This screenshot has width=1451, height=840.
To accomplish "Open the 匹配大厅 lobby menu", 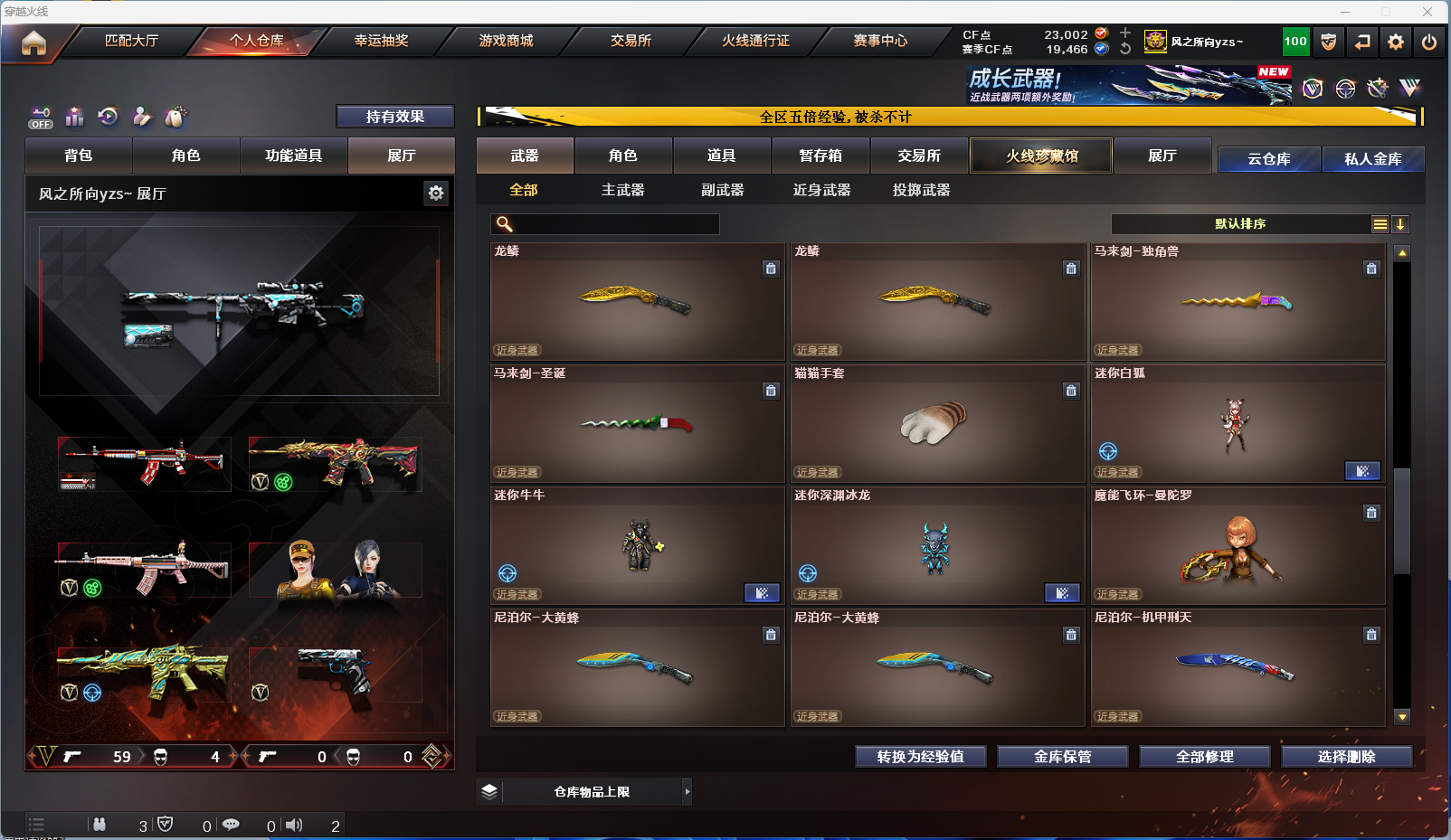I will click(x=131, y=41).
